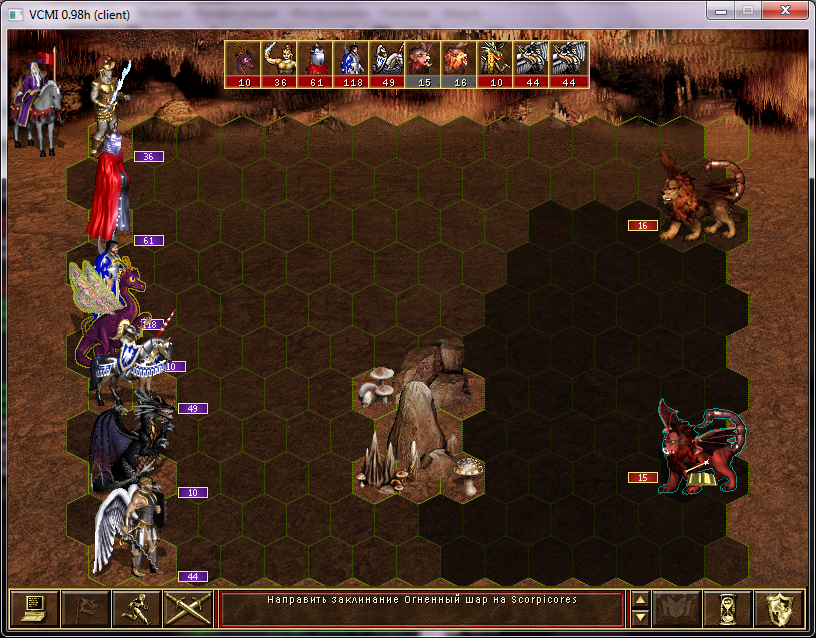816x638 pixels.
Task: Minimize the VCMI client window
Action: (x=720, y=10)
